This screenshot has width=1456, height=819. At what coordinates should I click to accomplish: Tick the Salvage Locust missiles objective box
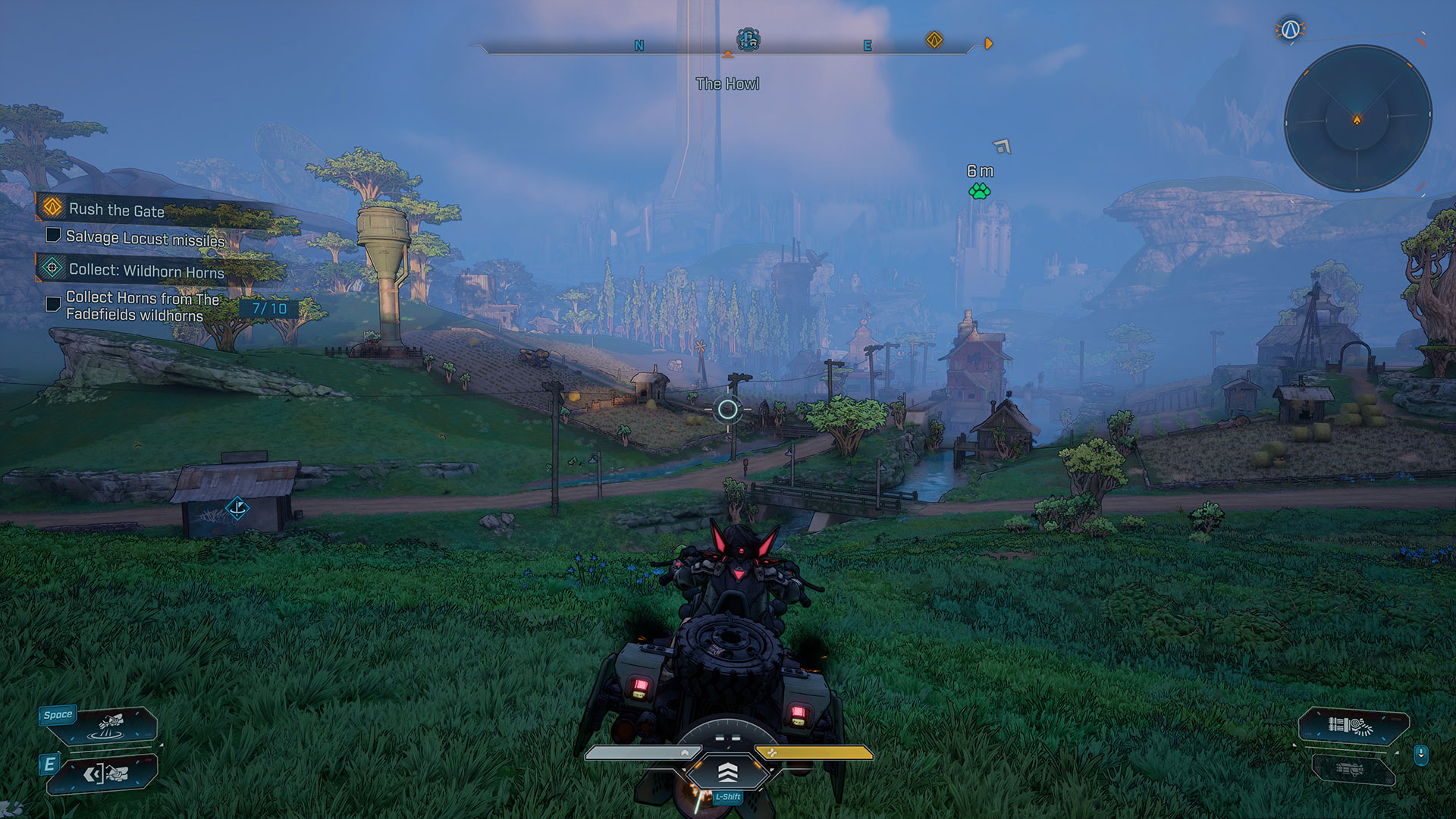[53, 235]
